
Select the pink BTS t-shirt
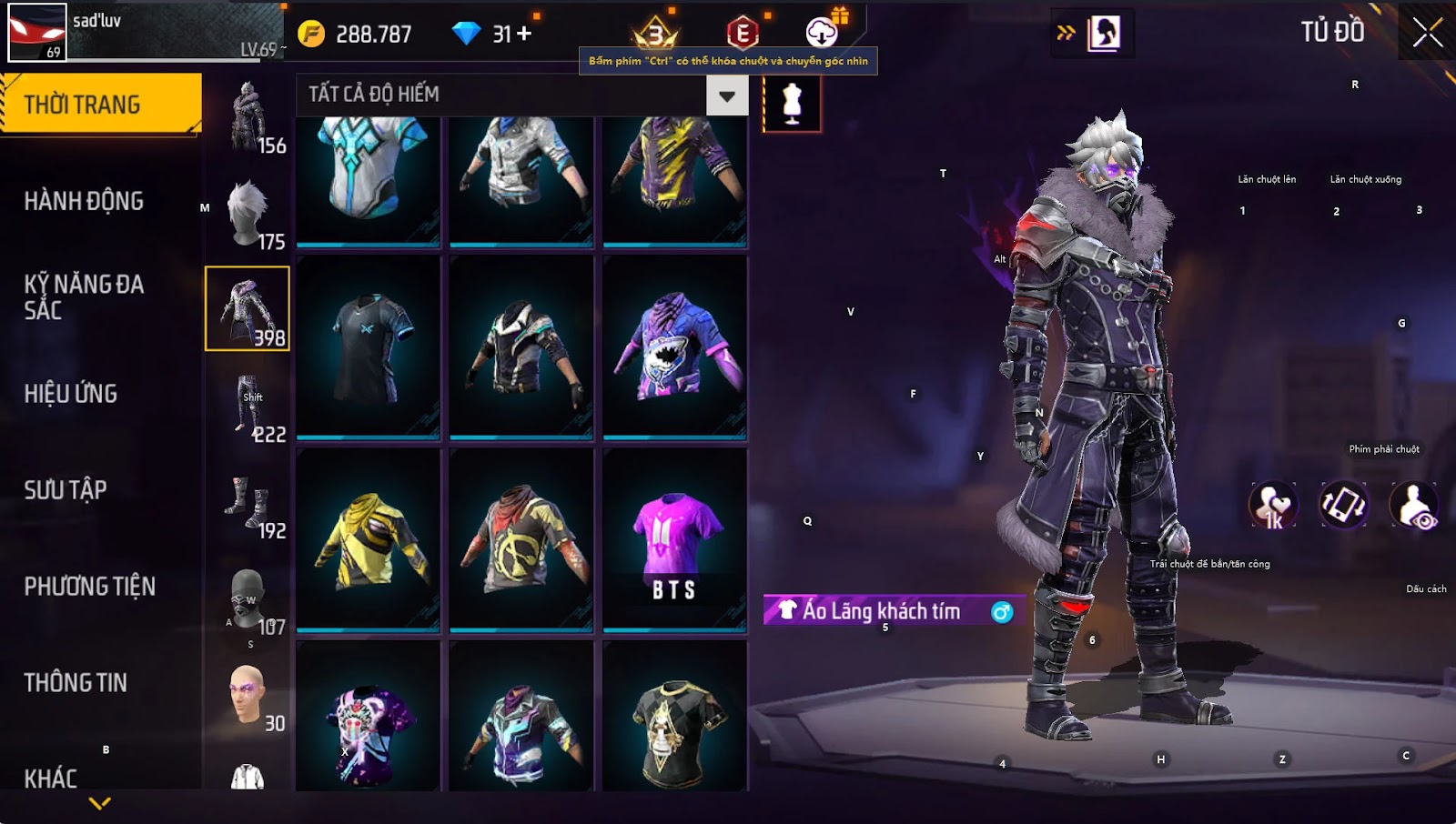[674, 540]
